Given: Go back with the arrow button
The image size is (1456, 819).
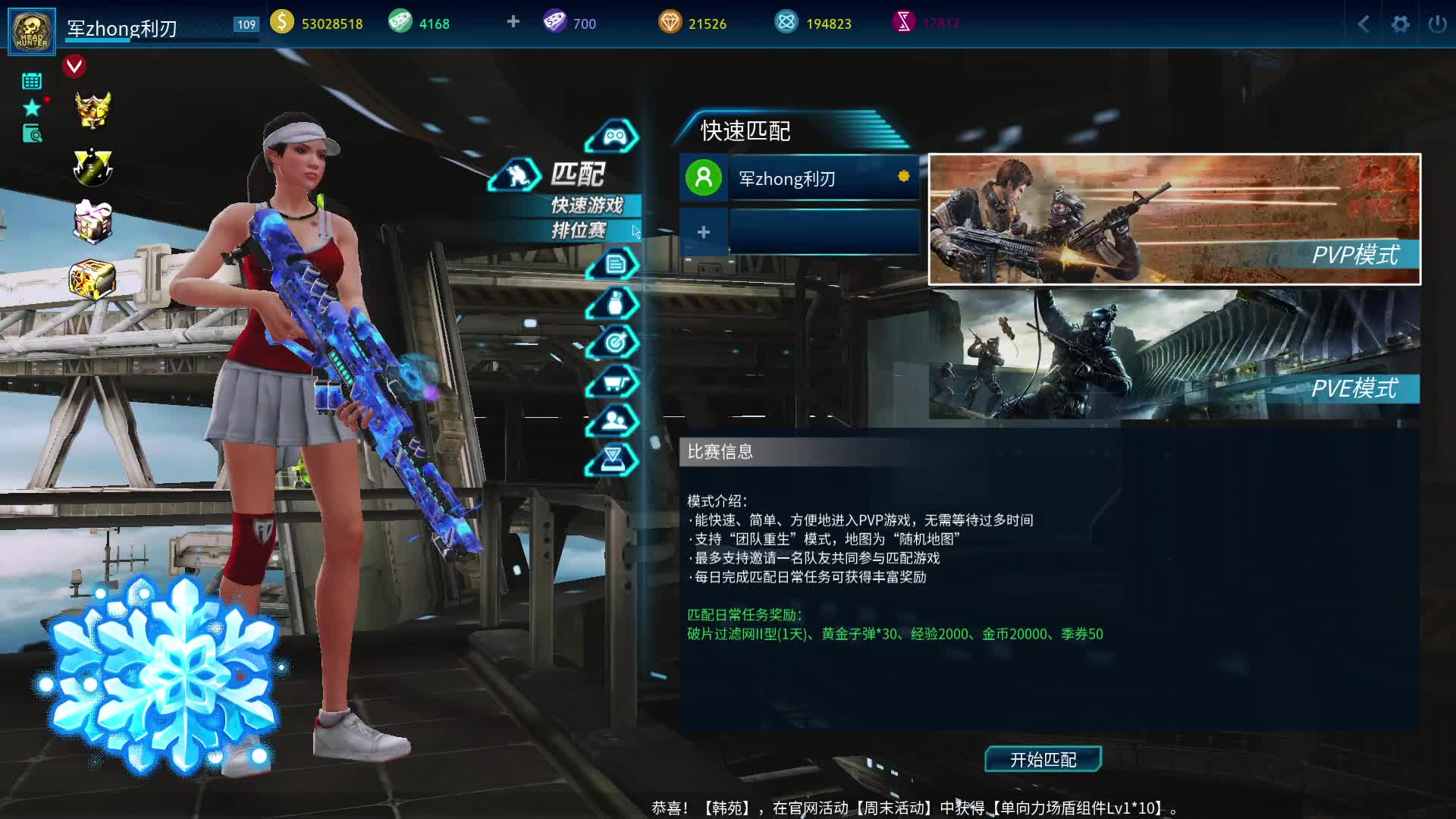Looking at the screenshot, I should (x=1363, y=24).
